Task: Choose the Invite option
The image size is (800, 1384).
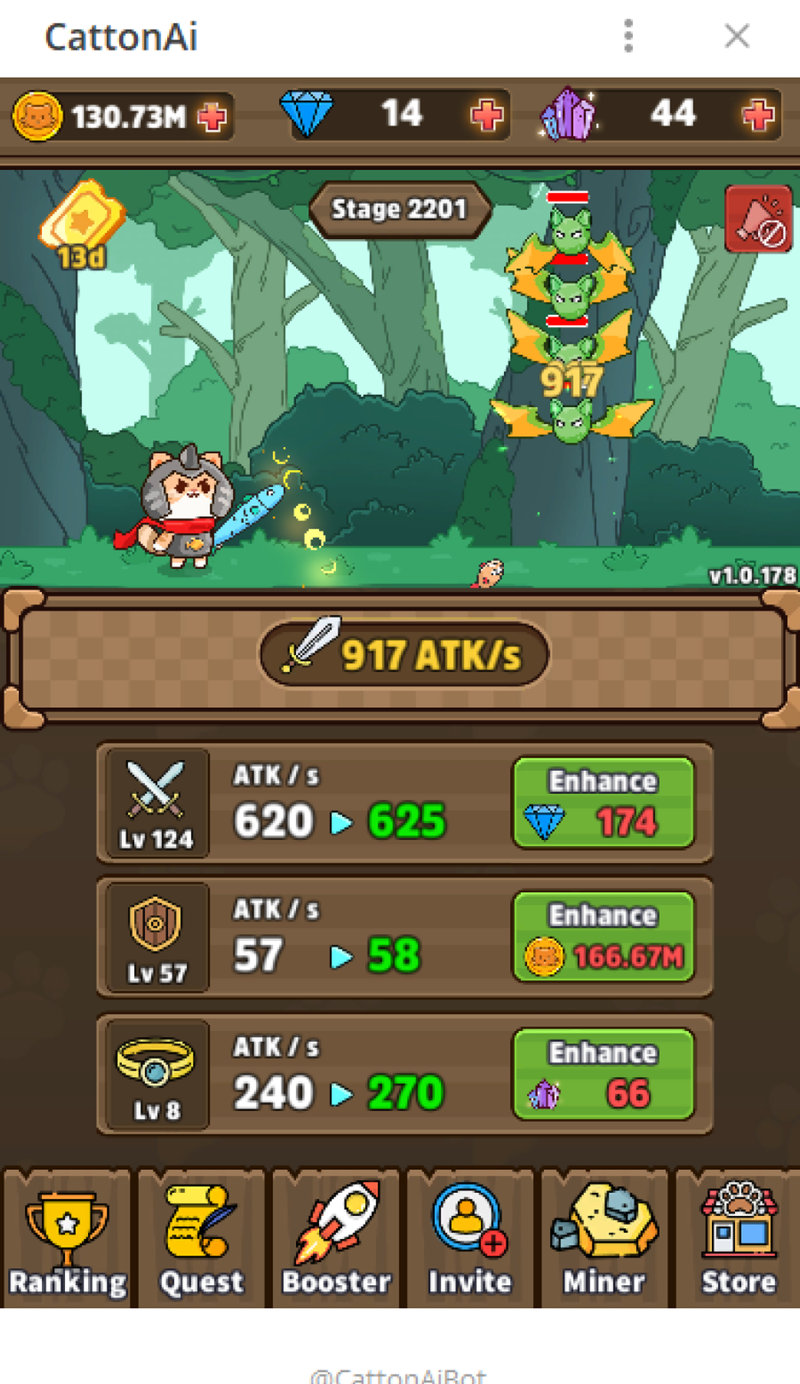Action: [470, 1238]
